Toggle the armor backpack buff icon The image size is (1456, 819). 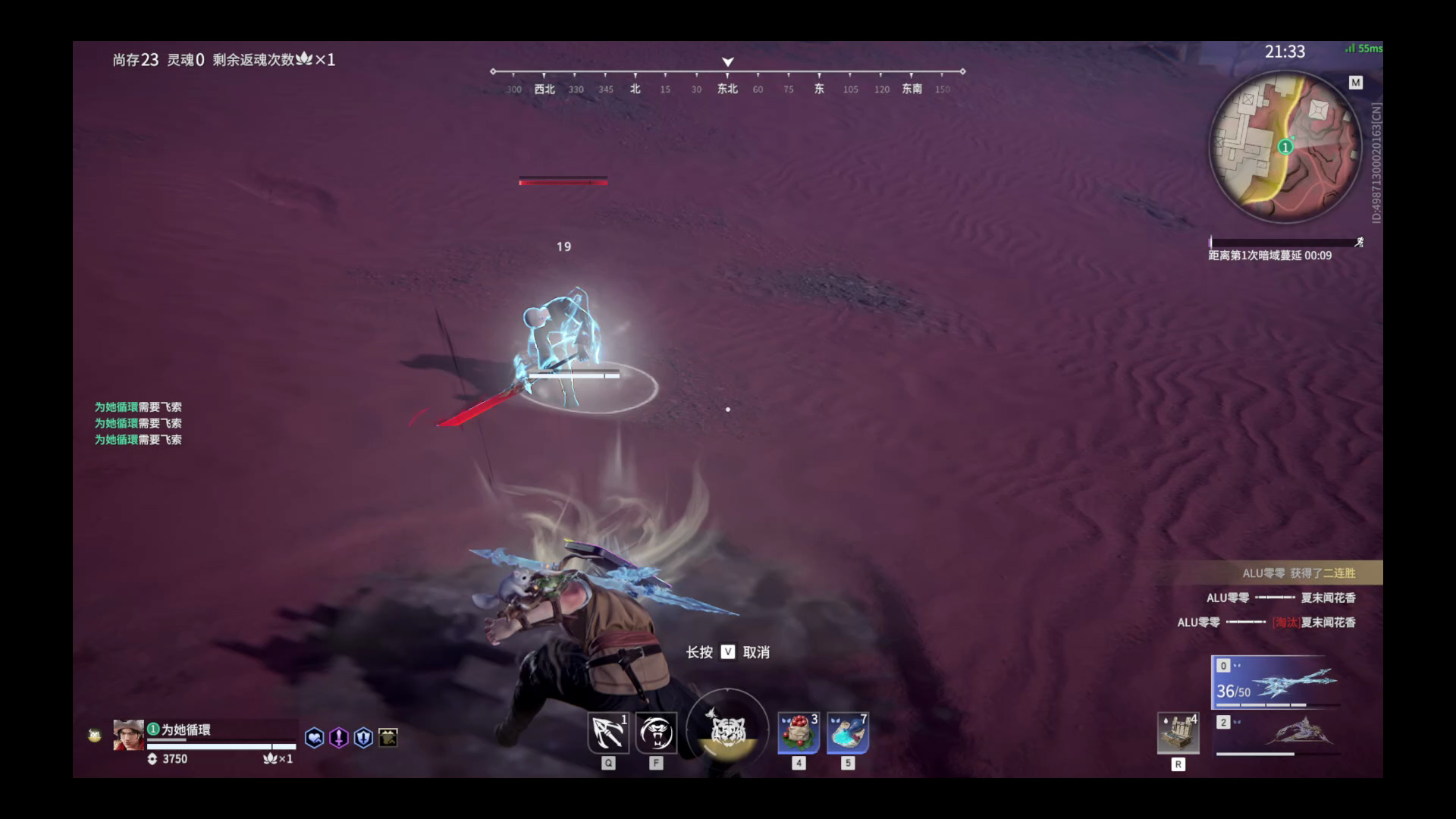click(387, 737)
